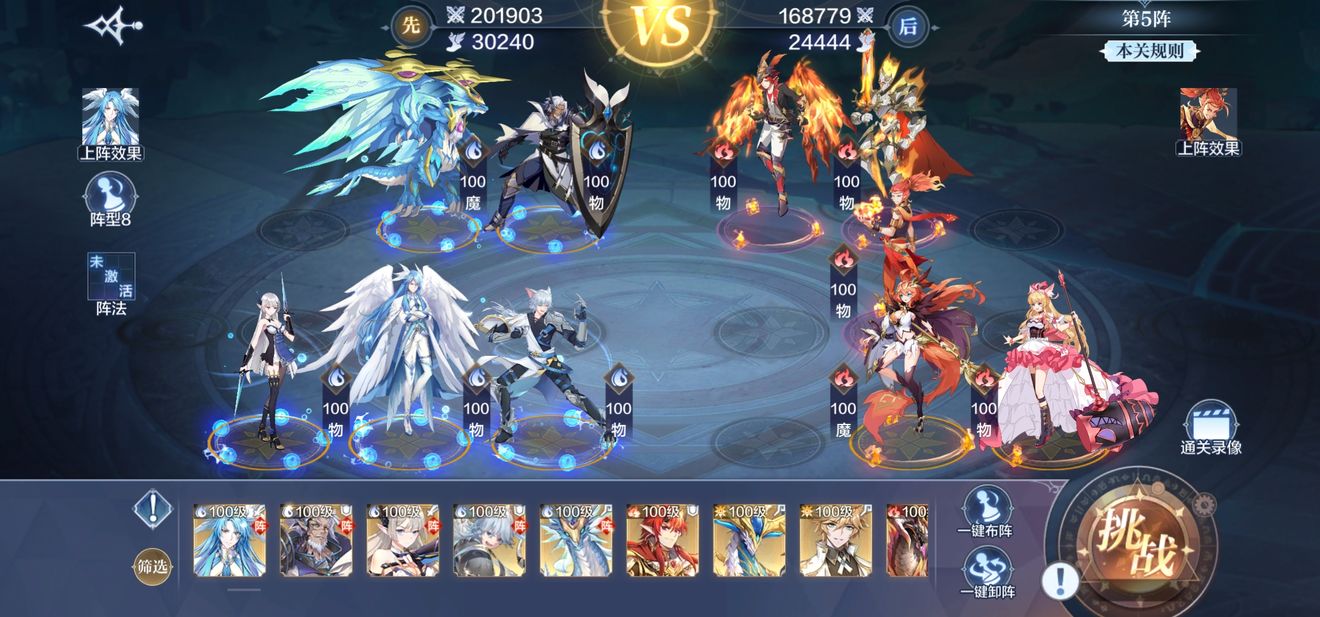This screenshot has width=1320, height=617.
Task: Go back using the top-left arrow
Action: [112, 27]
